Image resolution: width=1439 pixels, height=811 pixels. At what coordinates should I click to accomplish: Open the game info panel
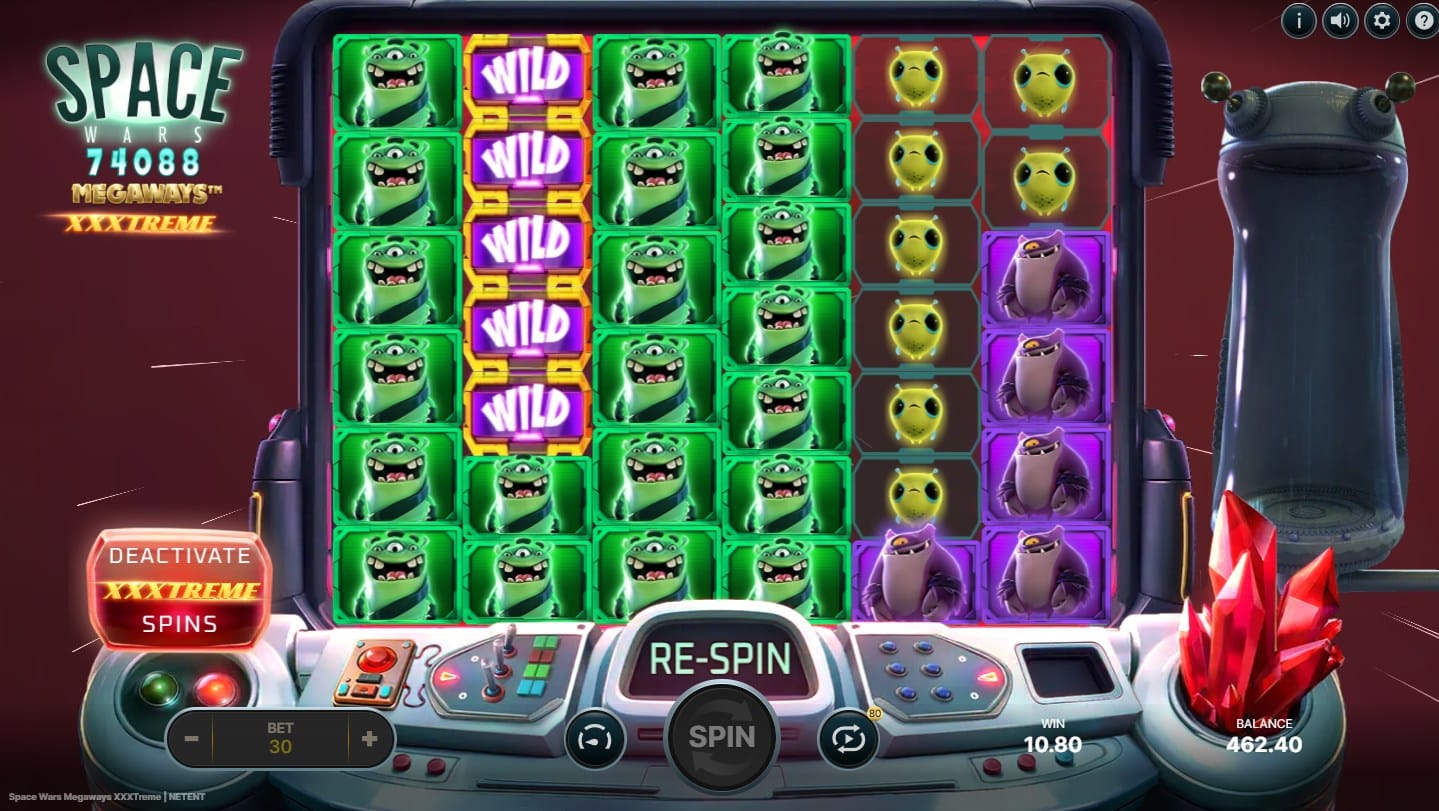pyautogui.click(x=1298, y=20)
